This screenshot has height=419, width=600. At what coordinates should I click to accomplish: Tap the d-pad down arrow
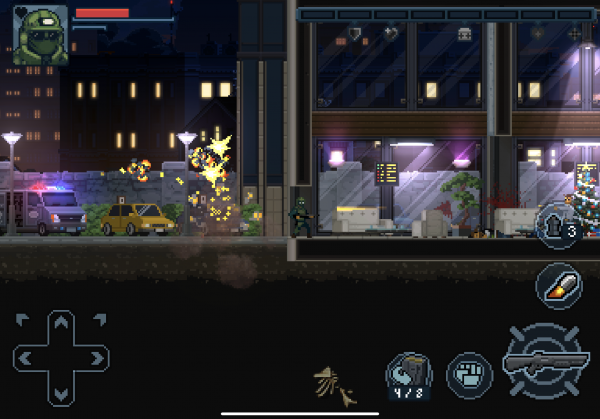[x=61, y=391]
